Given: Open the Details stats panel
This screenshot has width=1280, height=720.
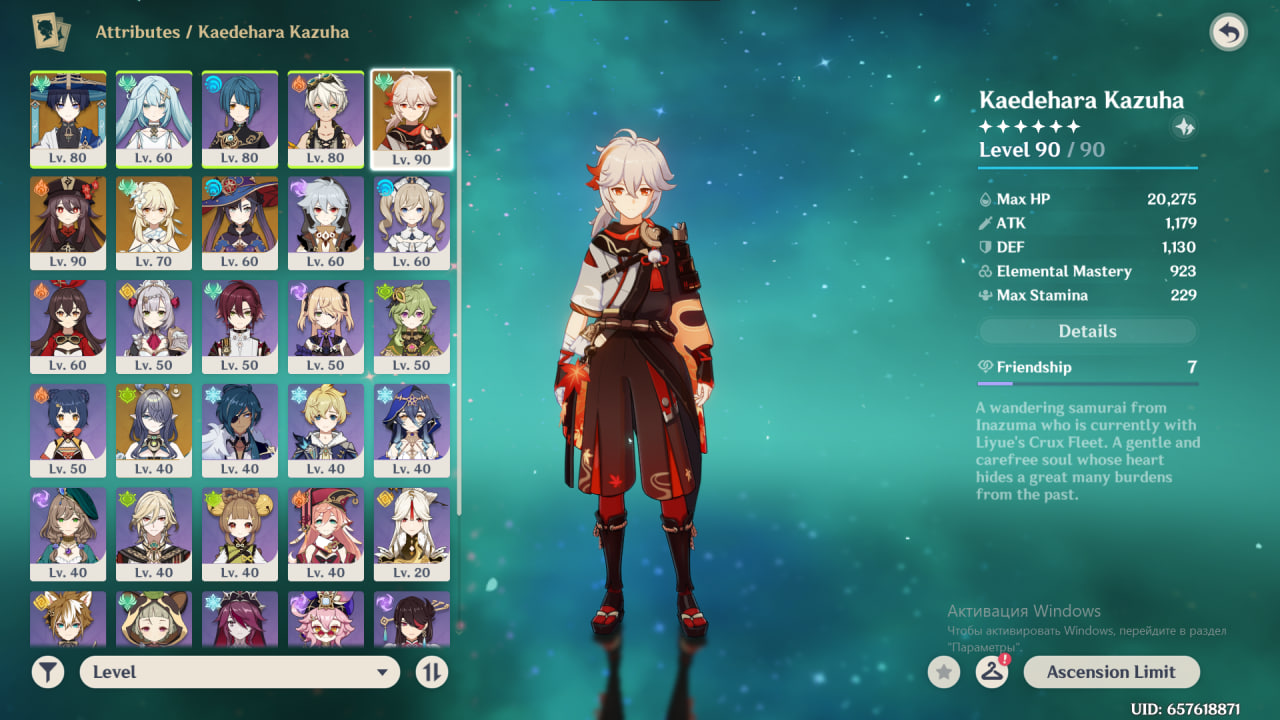Looking at the screenshot, I should 1087,331.
